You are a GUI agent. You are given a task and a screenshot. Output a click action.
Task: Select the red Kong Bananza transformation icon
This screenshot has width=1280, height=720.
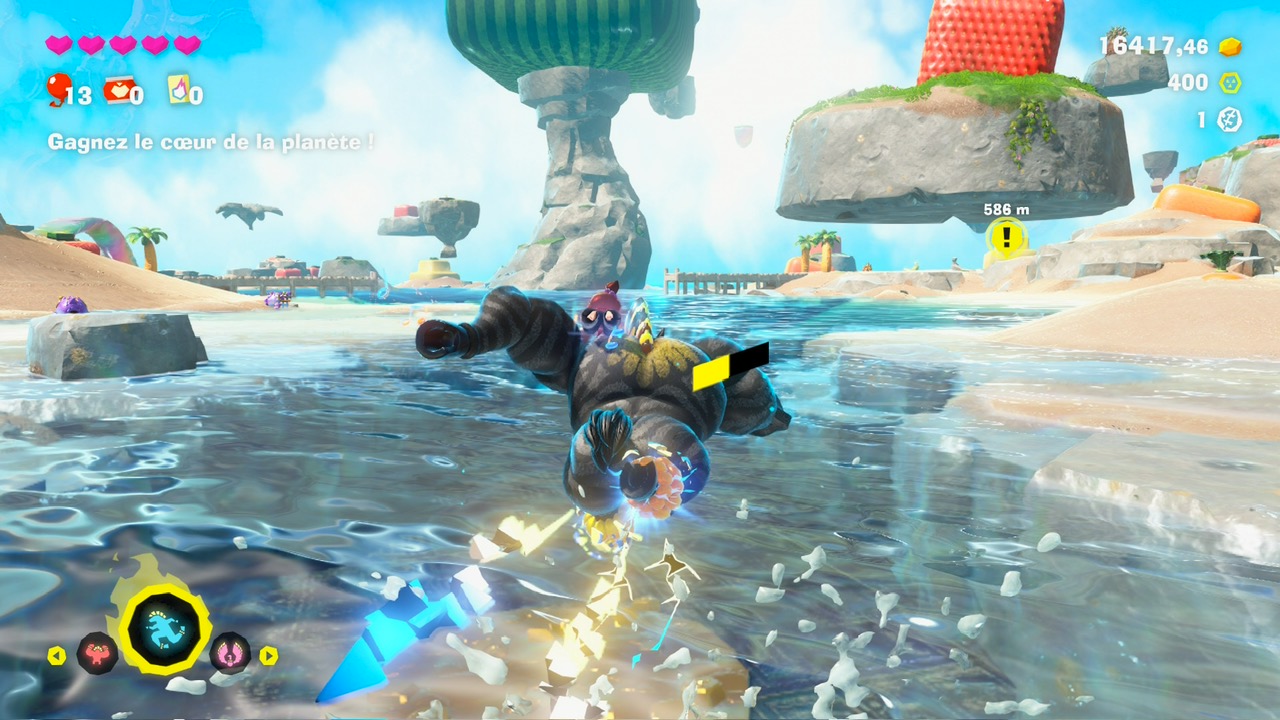point(97,653)
